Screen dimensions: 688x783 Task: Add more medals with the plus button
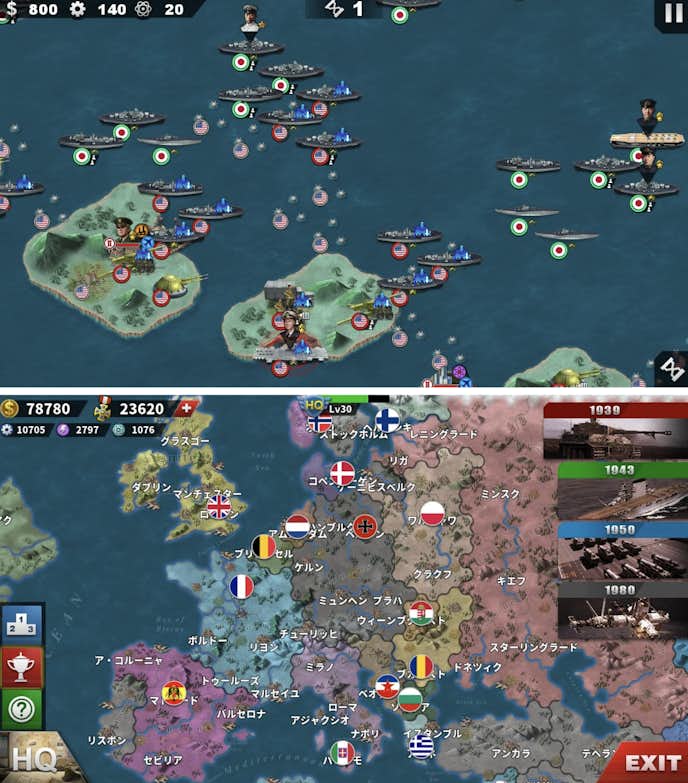pyautogui.click(x=185, y=408)
